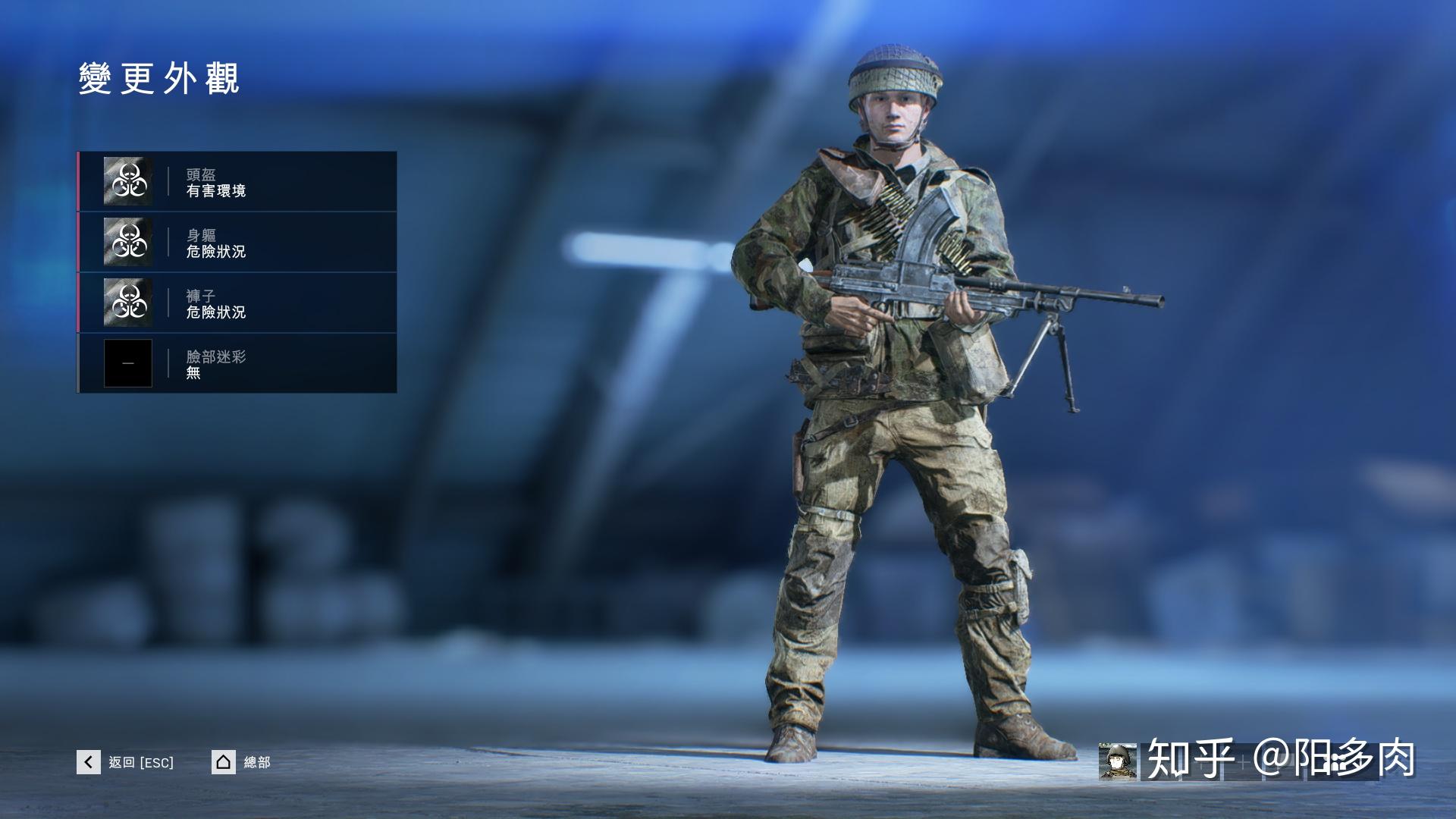Open the 臉部迷彩 (face paint) slot
The height and width of the screenshot is (819, 1456).
coord(237,363)
